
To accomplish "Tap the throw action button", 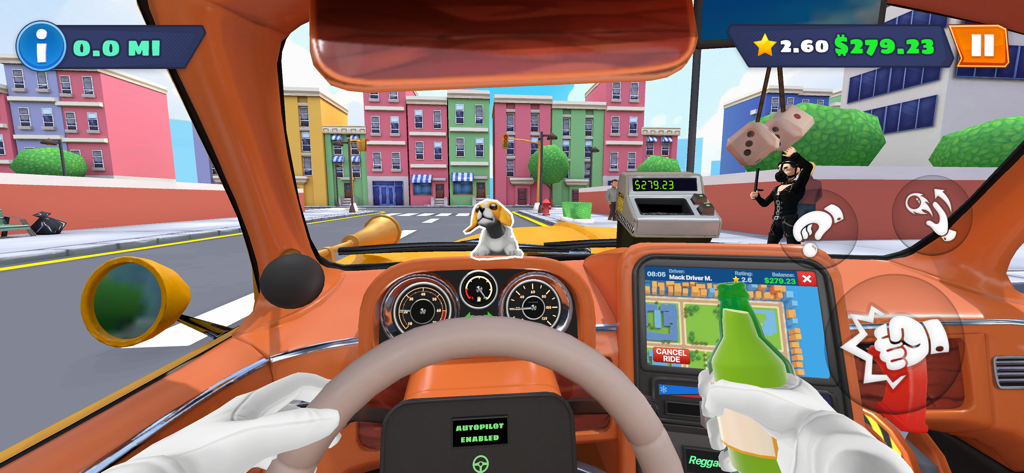I will pos(931,214).
